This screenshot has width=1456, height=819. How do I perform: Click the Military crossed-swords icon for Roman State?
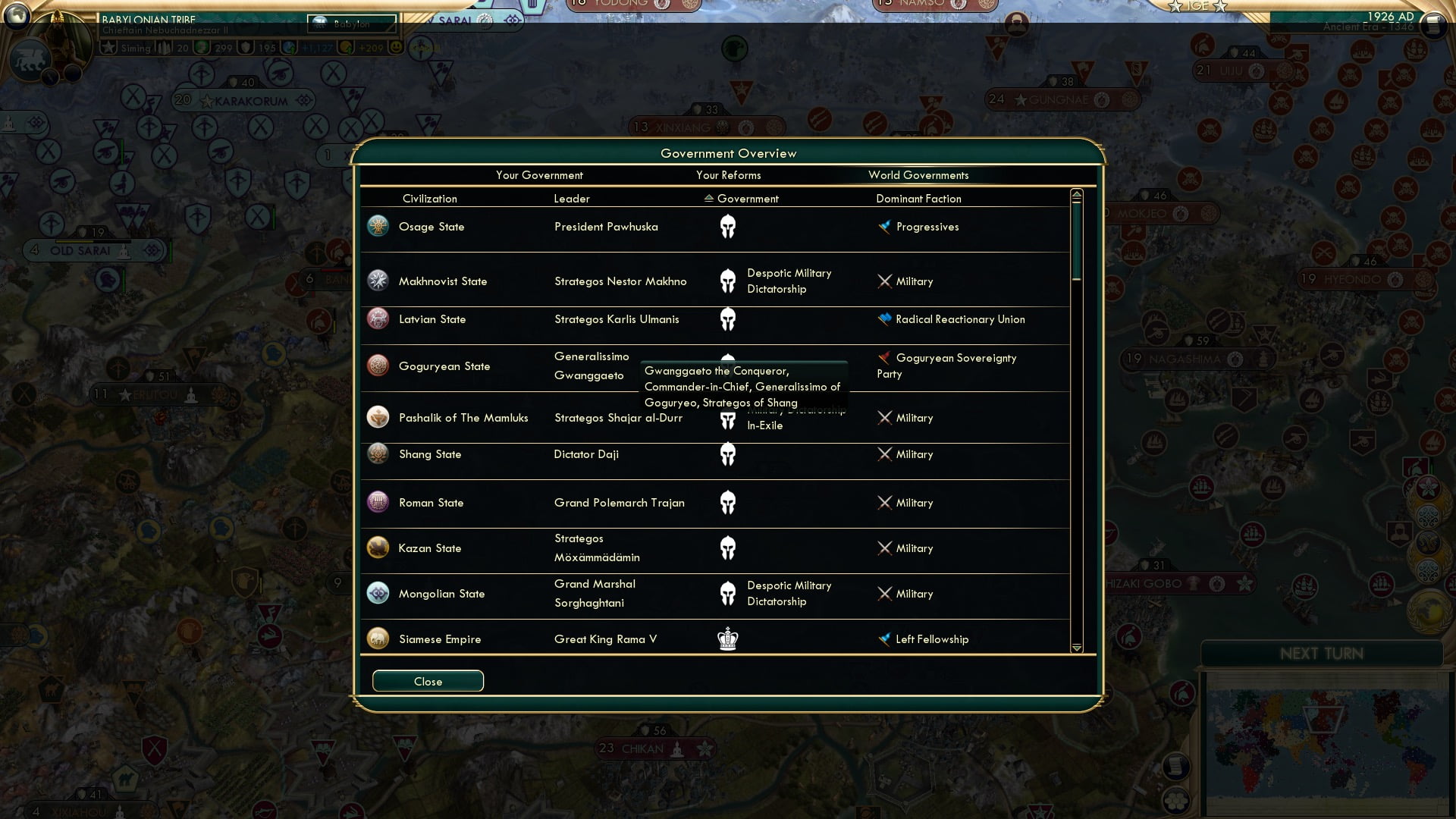click(885, 502)
